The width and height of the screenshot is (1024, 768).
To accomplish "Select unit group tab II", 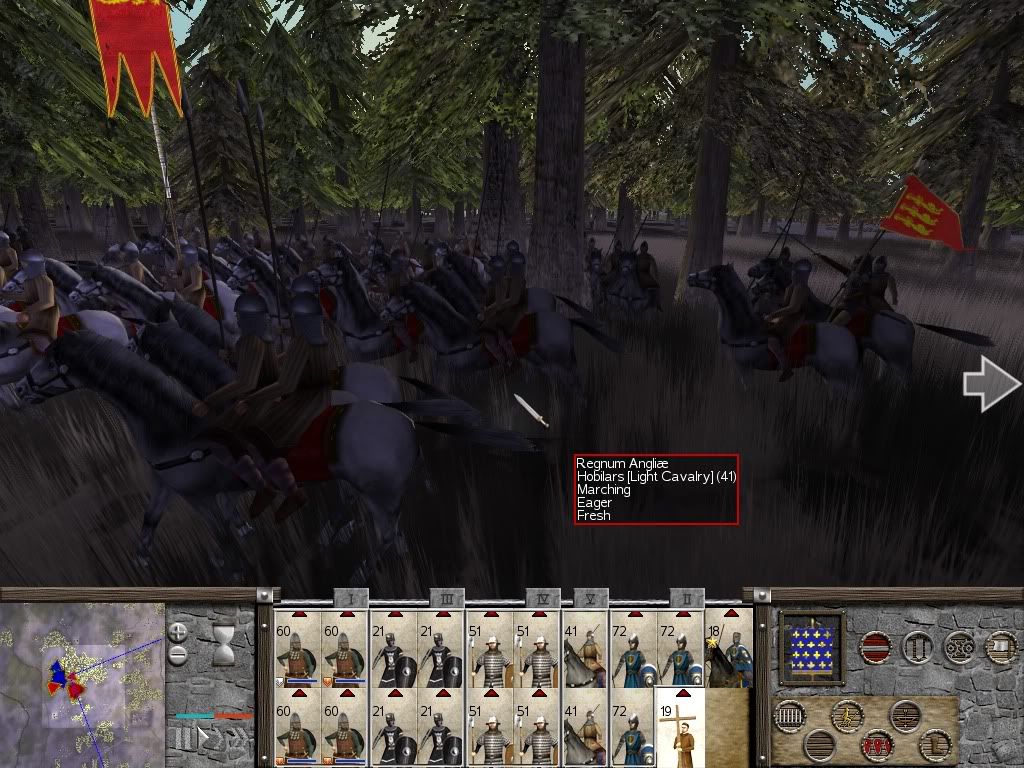I will [x=685, y=597].
